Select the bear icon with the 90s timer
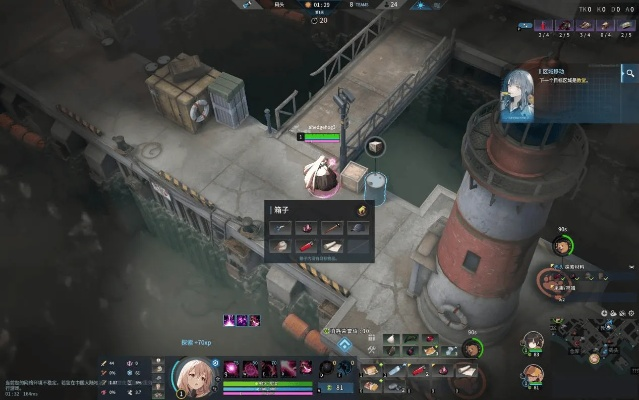The image size is (639, 400). (562, 246)
